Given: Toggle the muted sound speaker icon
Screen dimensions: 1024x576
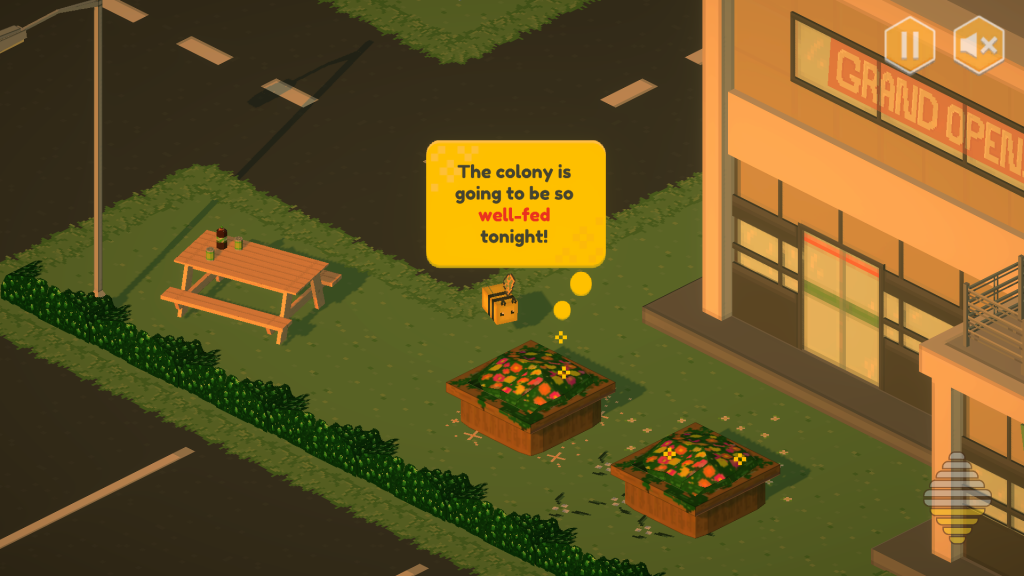Looking at the screenshot, I should click(x=978, y=45).
